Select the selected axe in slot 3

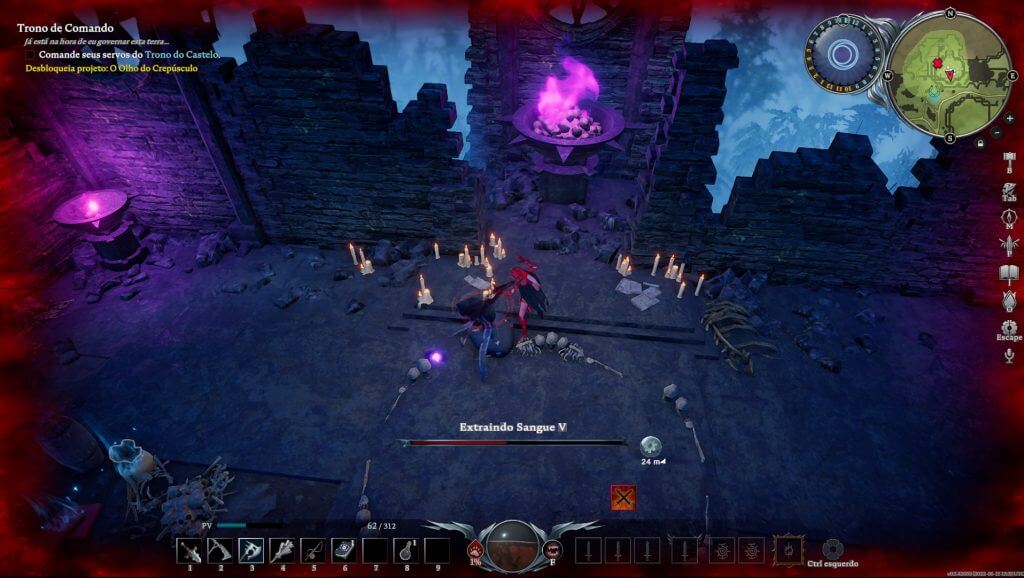pos(251,551)
